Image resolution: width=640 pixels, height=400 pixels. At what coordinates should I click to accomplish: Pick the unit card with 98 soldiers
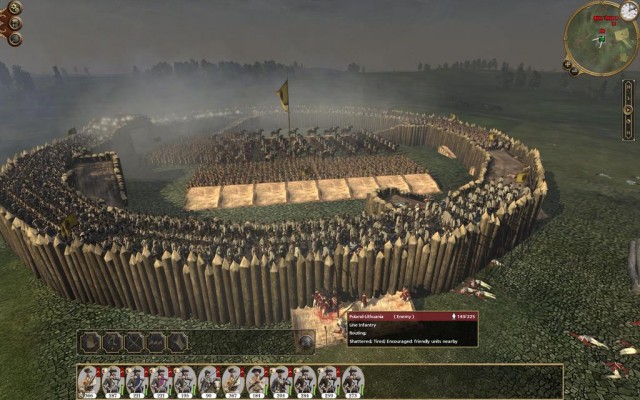208,381
